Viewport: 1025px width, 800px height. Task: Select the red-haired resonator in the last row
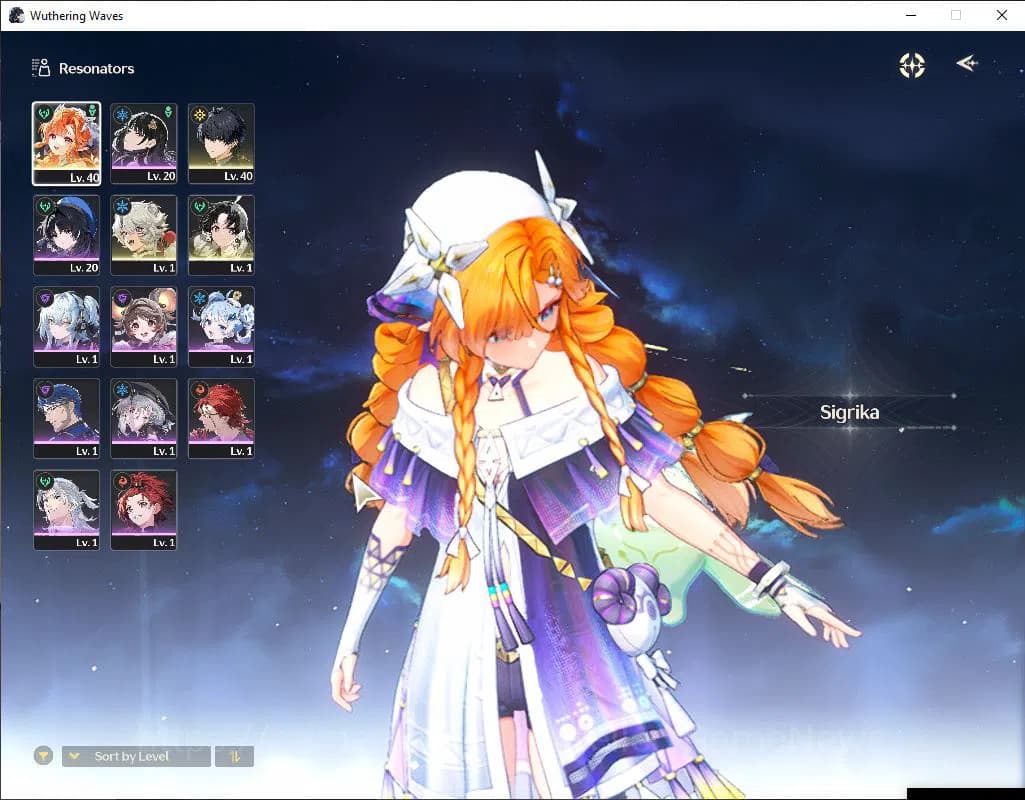pyautogui.click(x=144, y=510)
